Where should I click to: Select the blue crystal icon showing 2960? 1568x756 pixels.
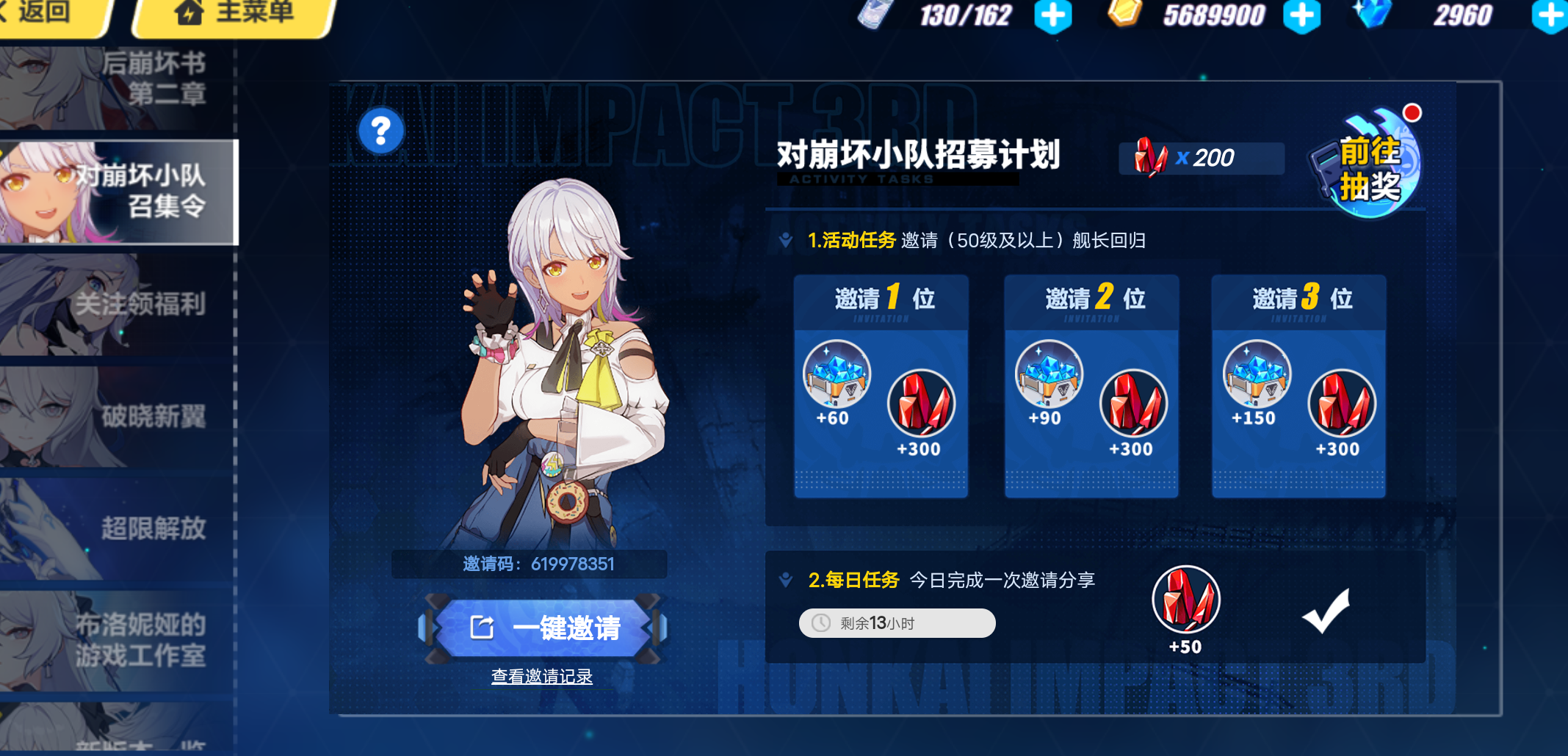pyautogui.click(x=1373, y=15)
